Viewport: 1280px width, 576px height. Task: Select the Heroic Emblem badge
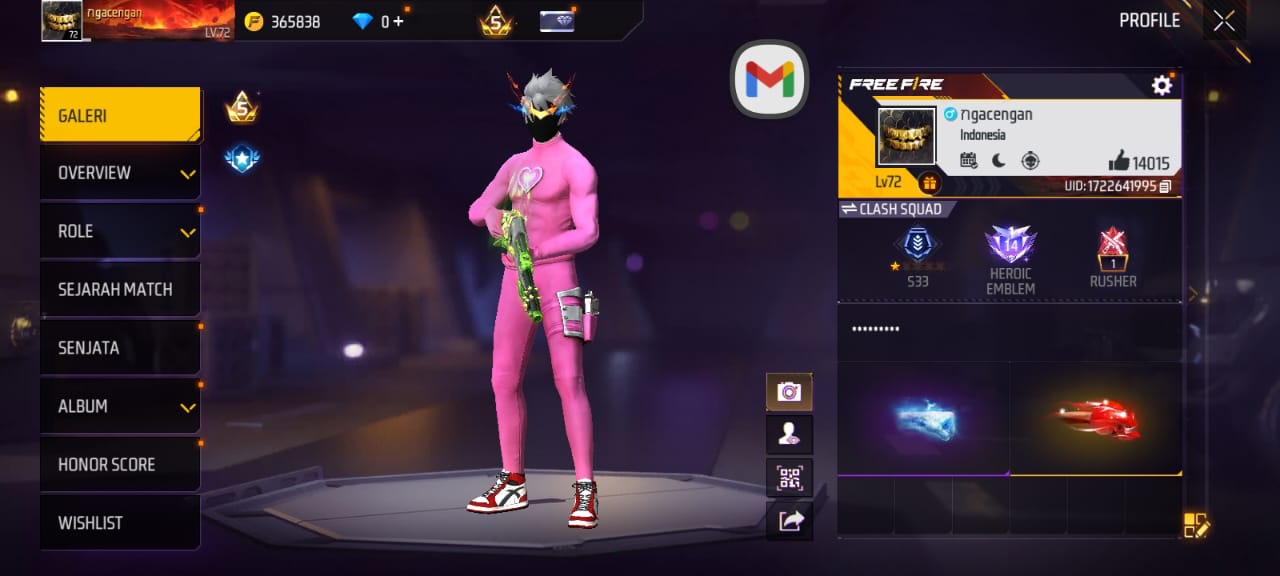coord(1010,258)
